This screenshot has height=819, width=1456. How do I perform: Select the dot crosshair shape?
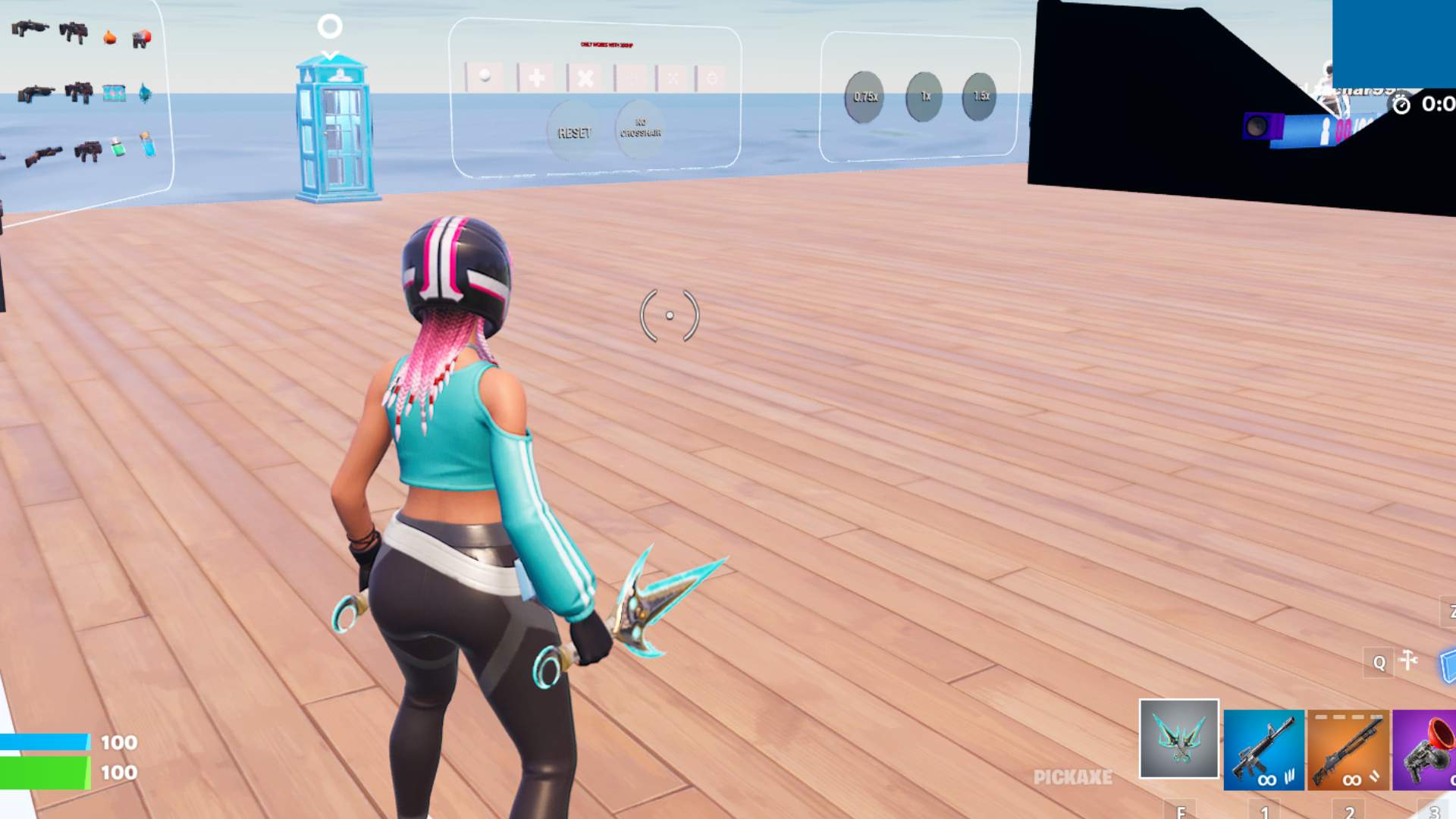pyautogui.click(x=485, y=77)
